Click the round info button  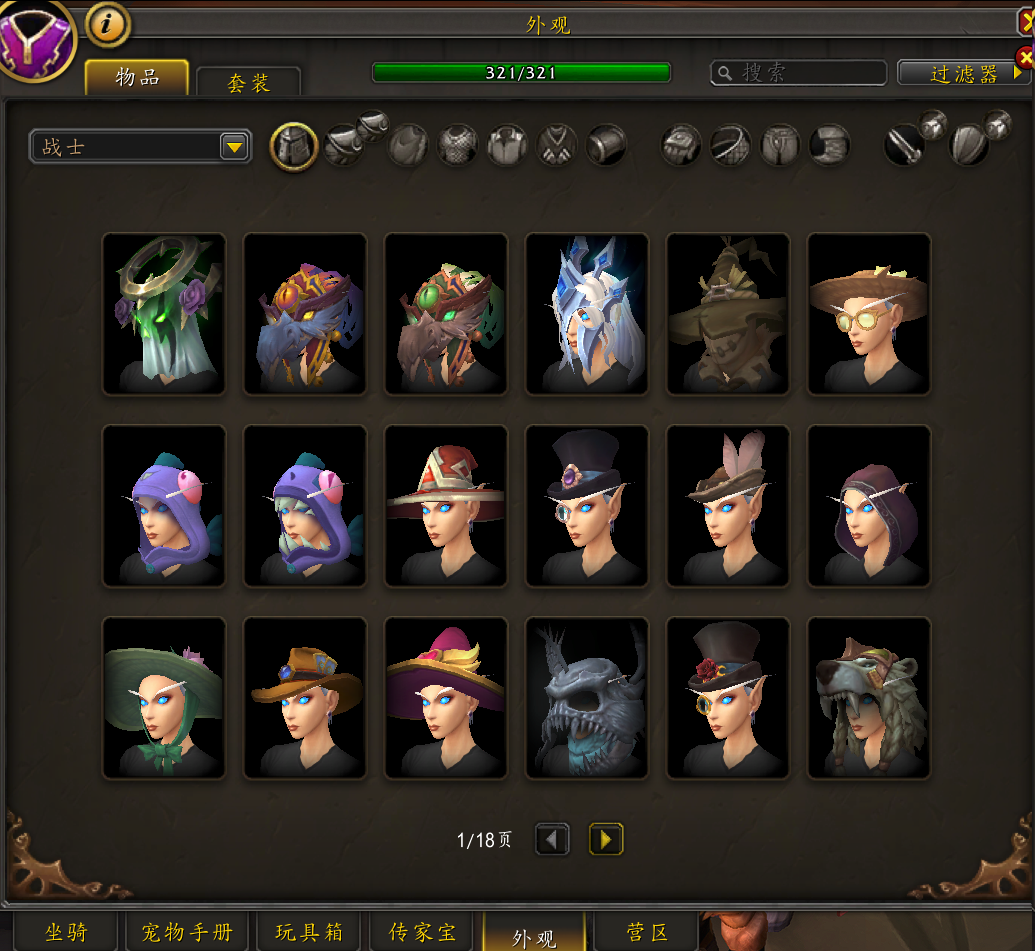tap(108, 24)
